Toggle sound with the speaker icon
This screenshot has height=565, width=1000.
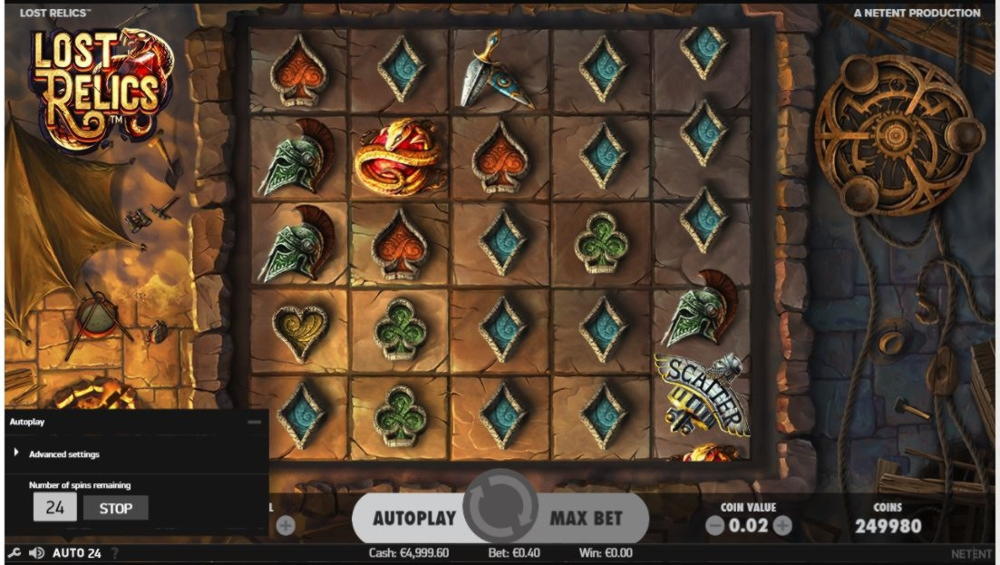(36, 553)
